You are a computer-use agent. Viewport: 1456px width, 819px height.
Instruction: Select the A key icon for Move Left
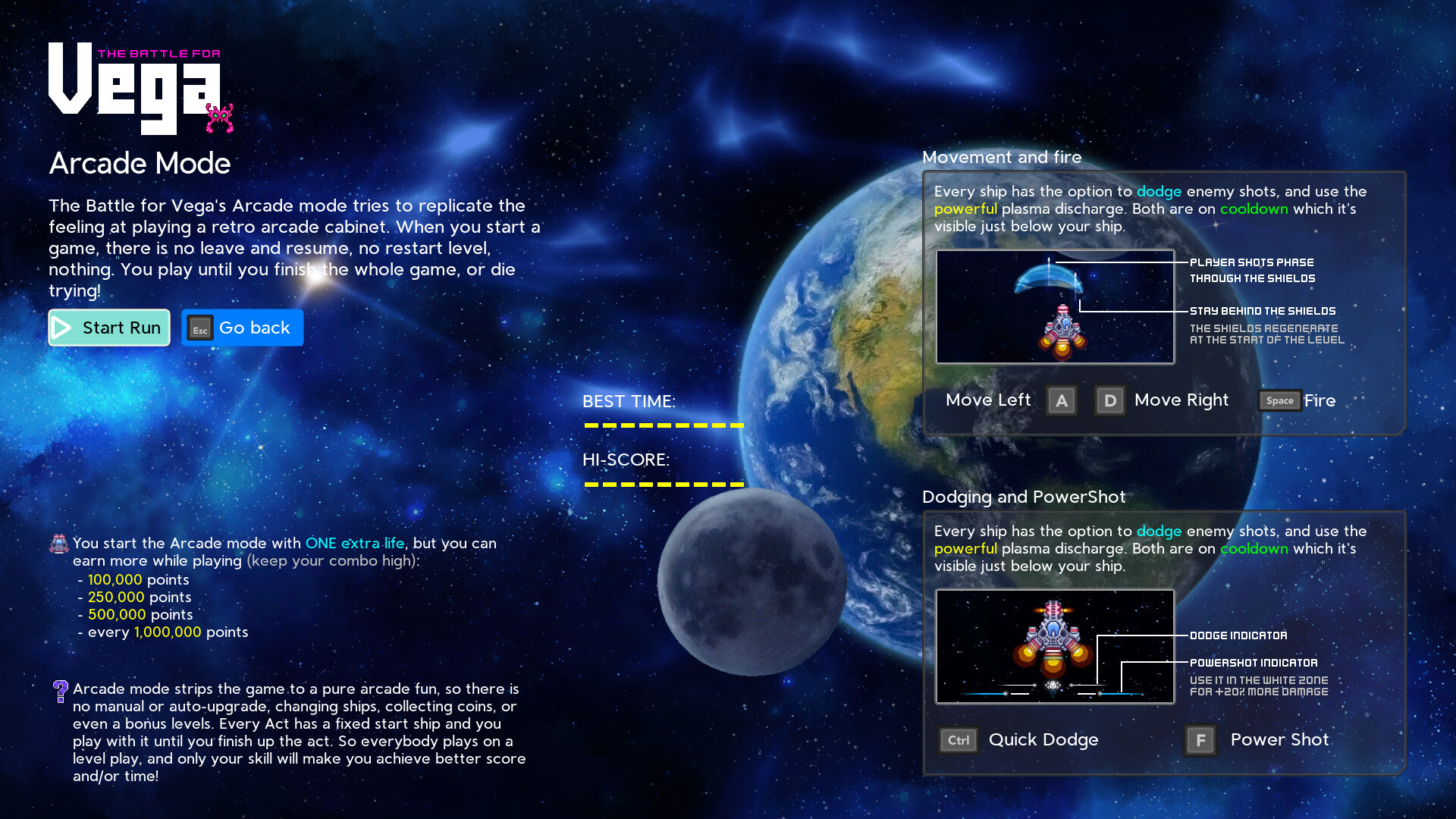[1062, 400]
